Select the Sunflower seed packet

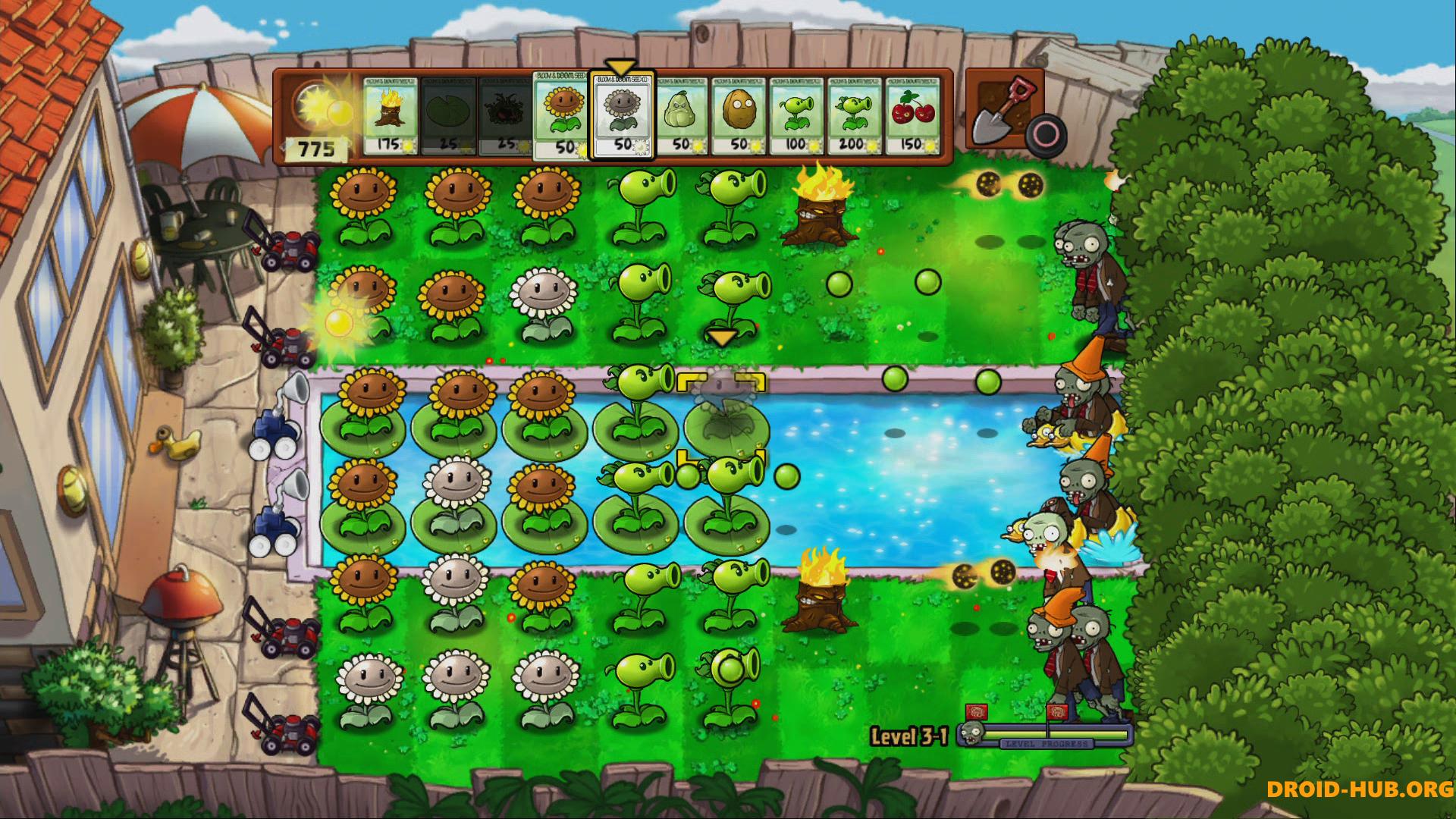(x=562, y=116)
